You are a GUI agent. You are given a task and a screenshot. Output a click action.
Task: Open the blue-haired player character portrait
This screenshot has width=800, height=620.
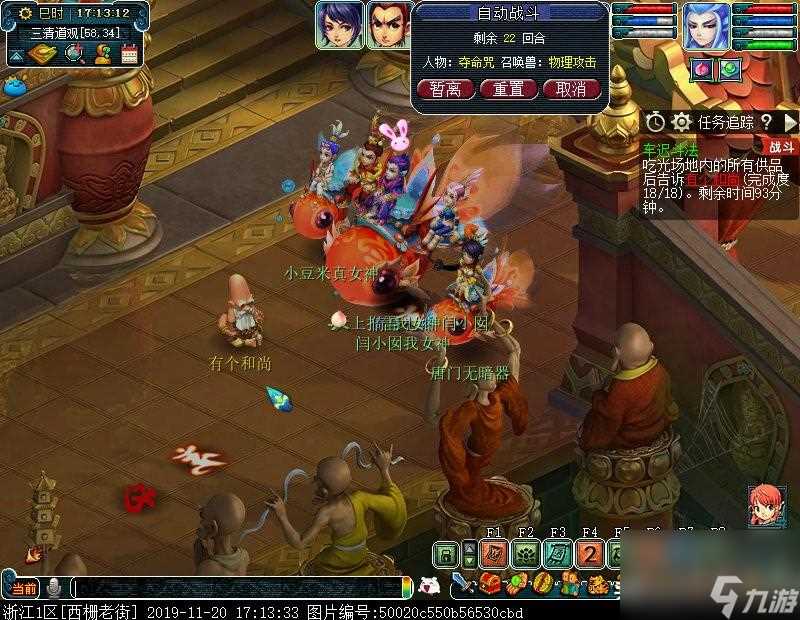click(706, 26)
